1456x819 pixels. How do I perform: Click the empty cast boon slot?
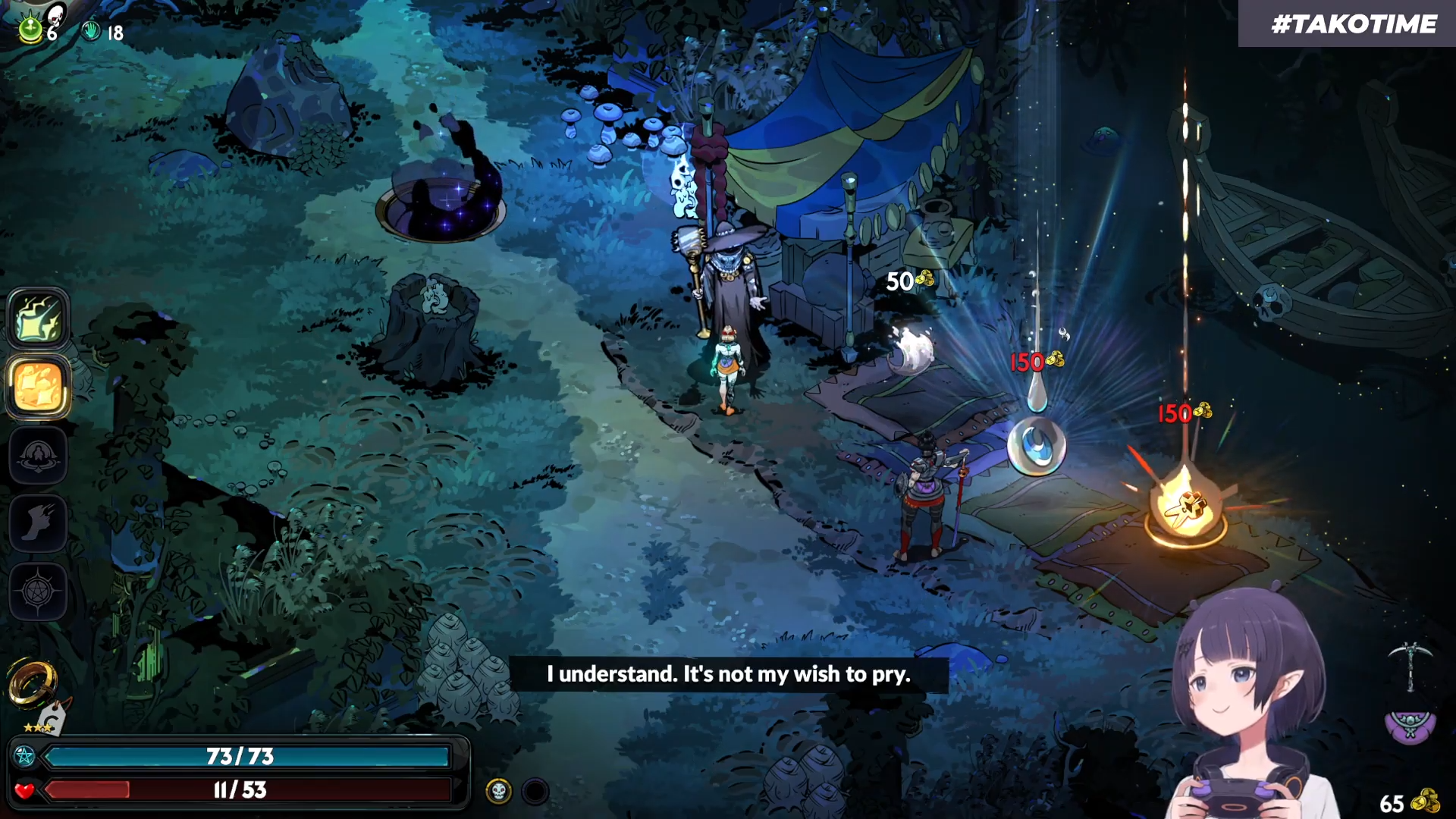pyautogui.click(x=38, y=455)
